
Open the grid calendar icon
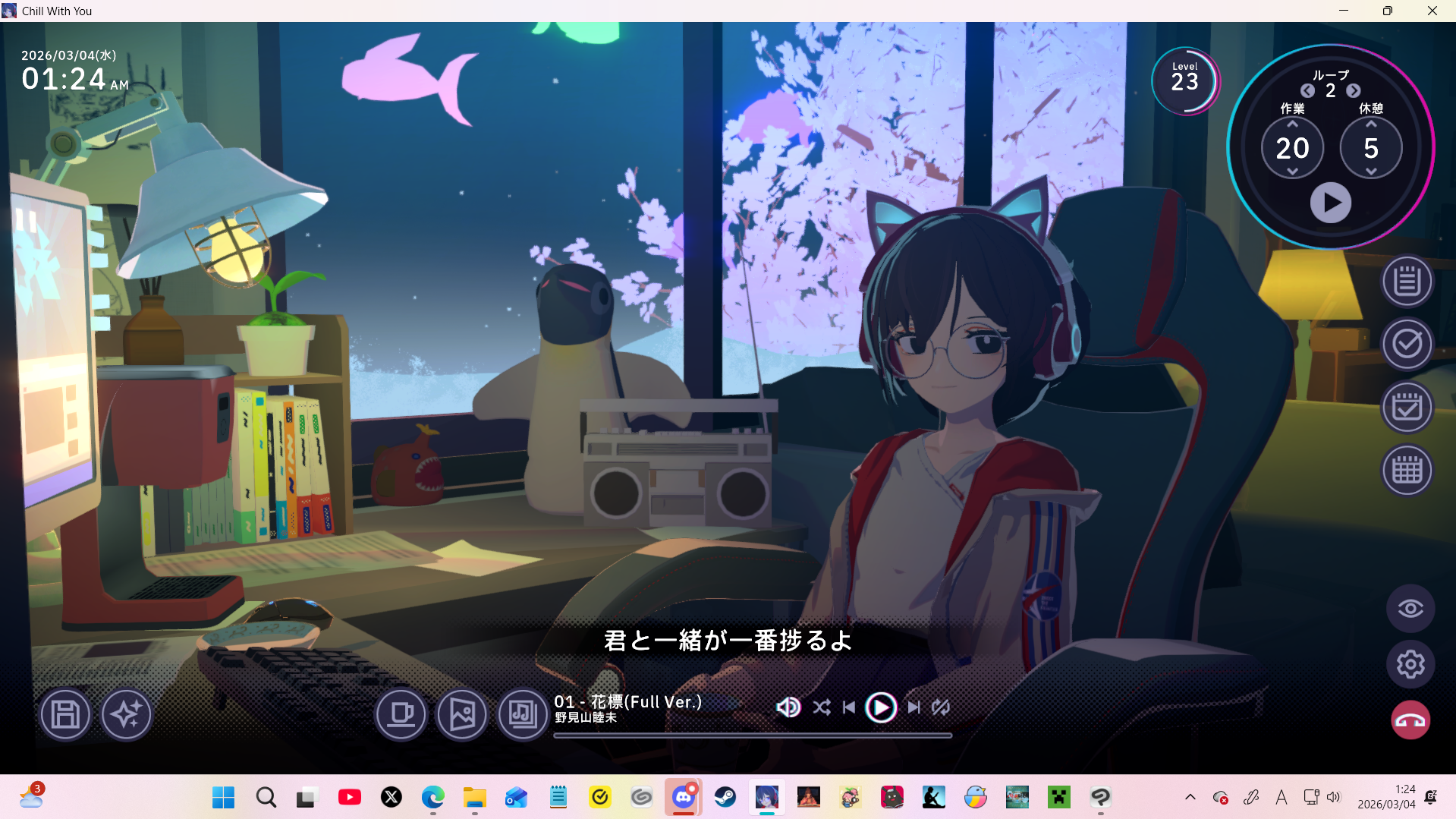point(1407,471)
